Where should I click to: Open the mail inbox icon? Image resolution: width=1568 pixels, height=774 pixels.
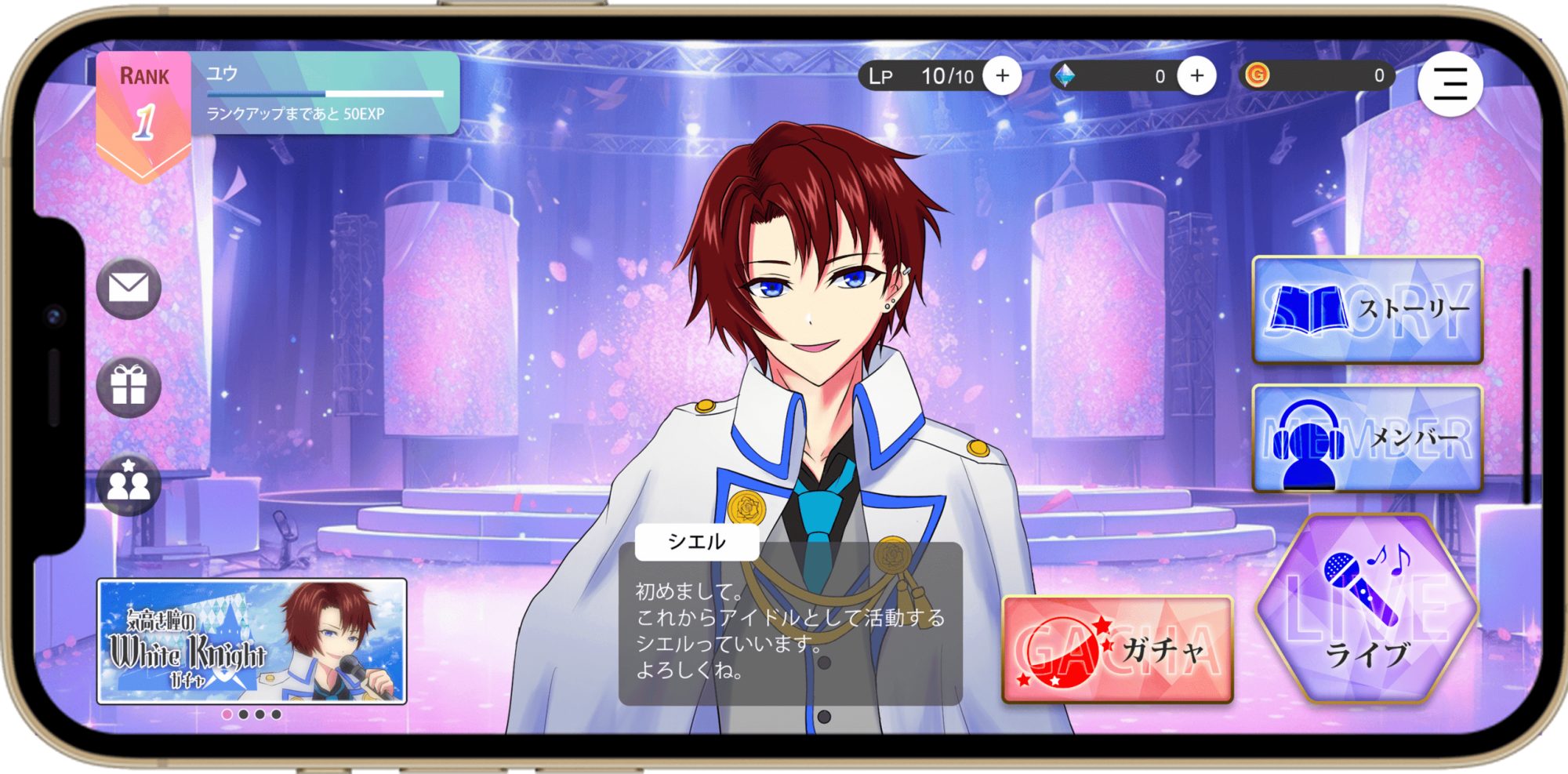(129, 288)
